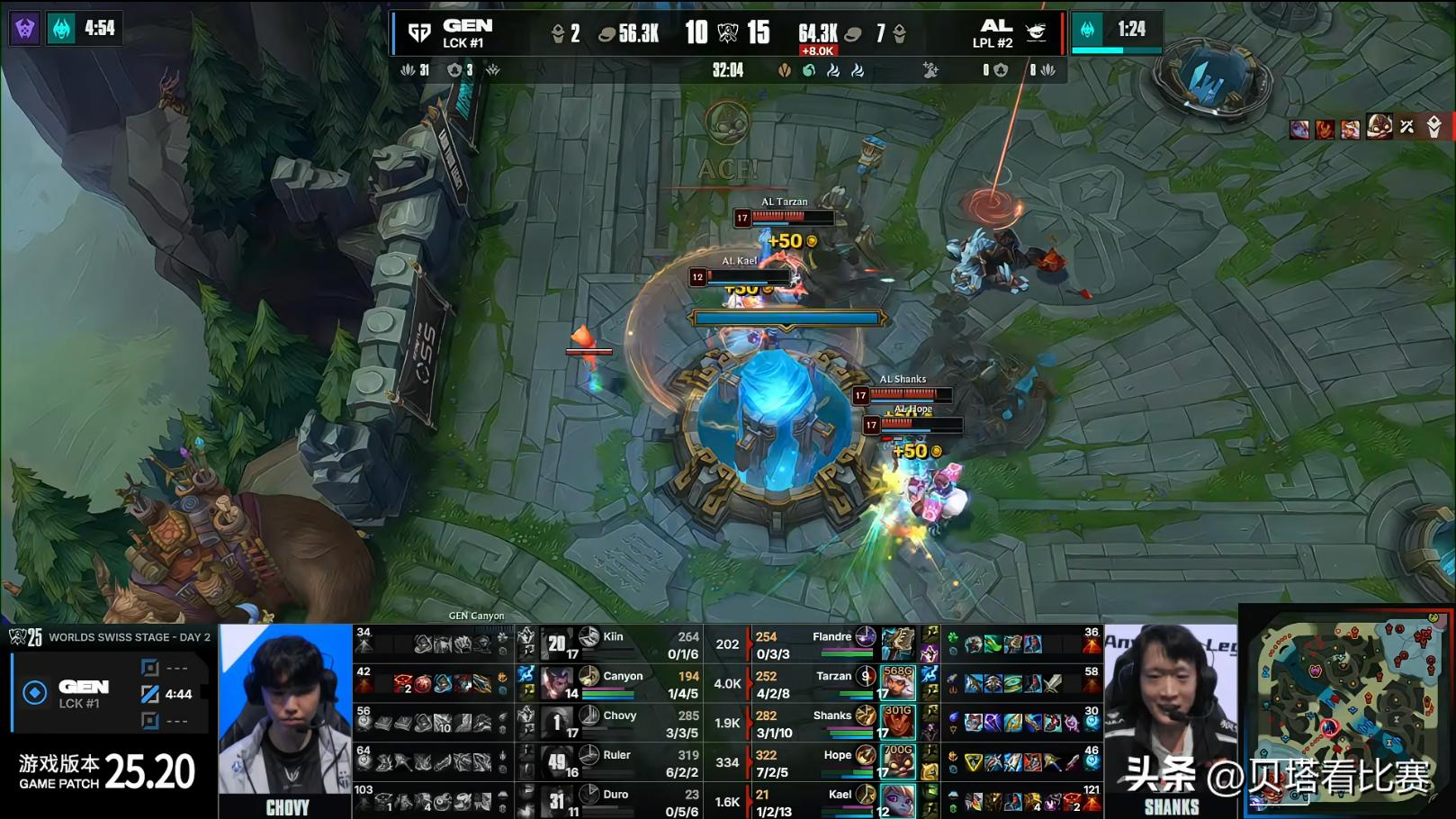Viewport: 1456px width, 819px height.
Task: Click Shanks' champion portrait on the scoreboard
Action: tap(898, 723)
